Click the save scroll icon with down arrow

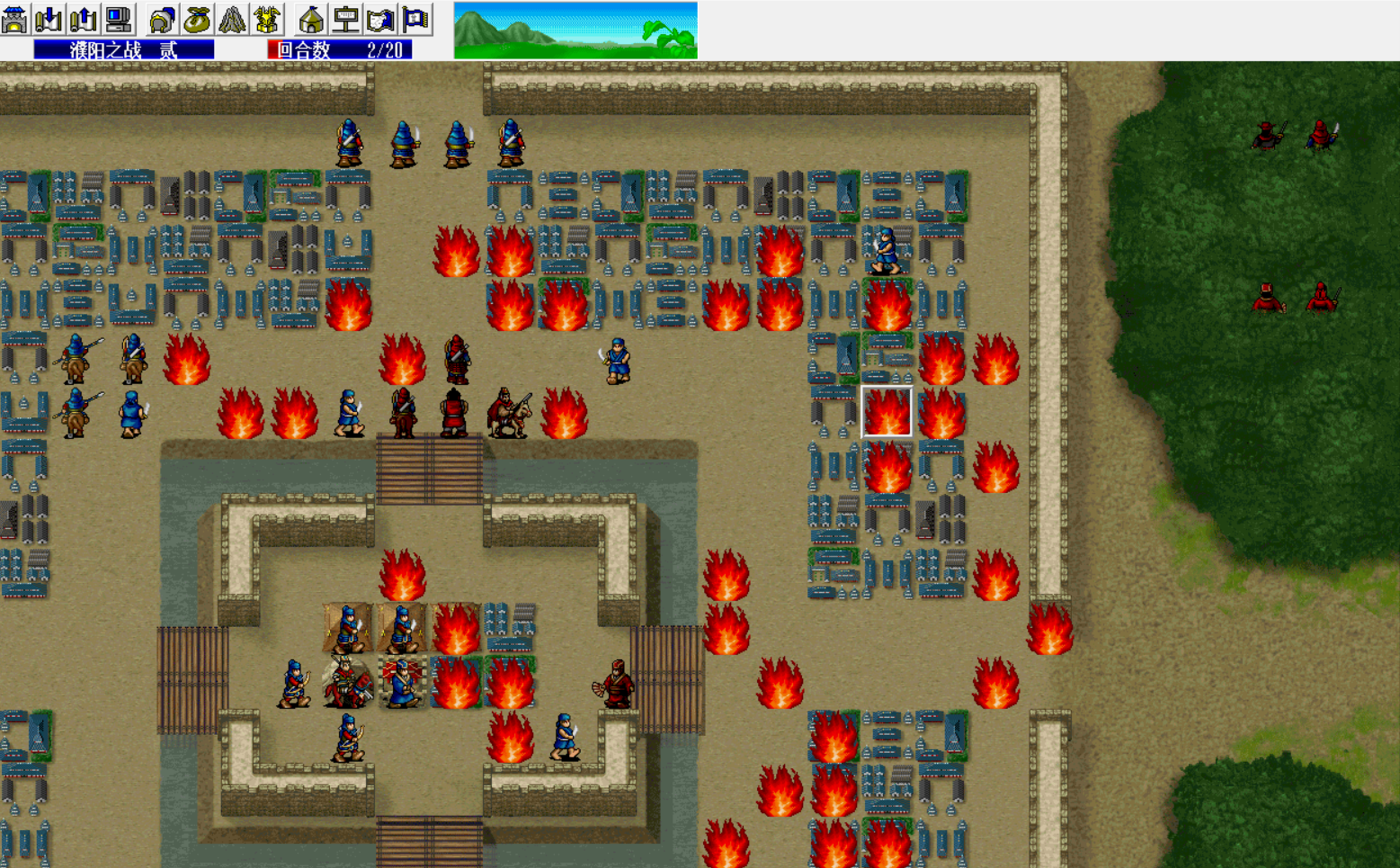point(47,18)
